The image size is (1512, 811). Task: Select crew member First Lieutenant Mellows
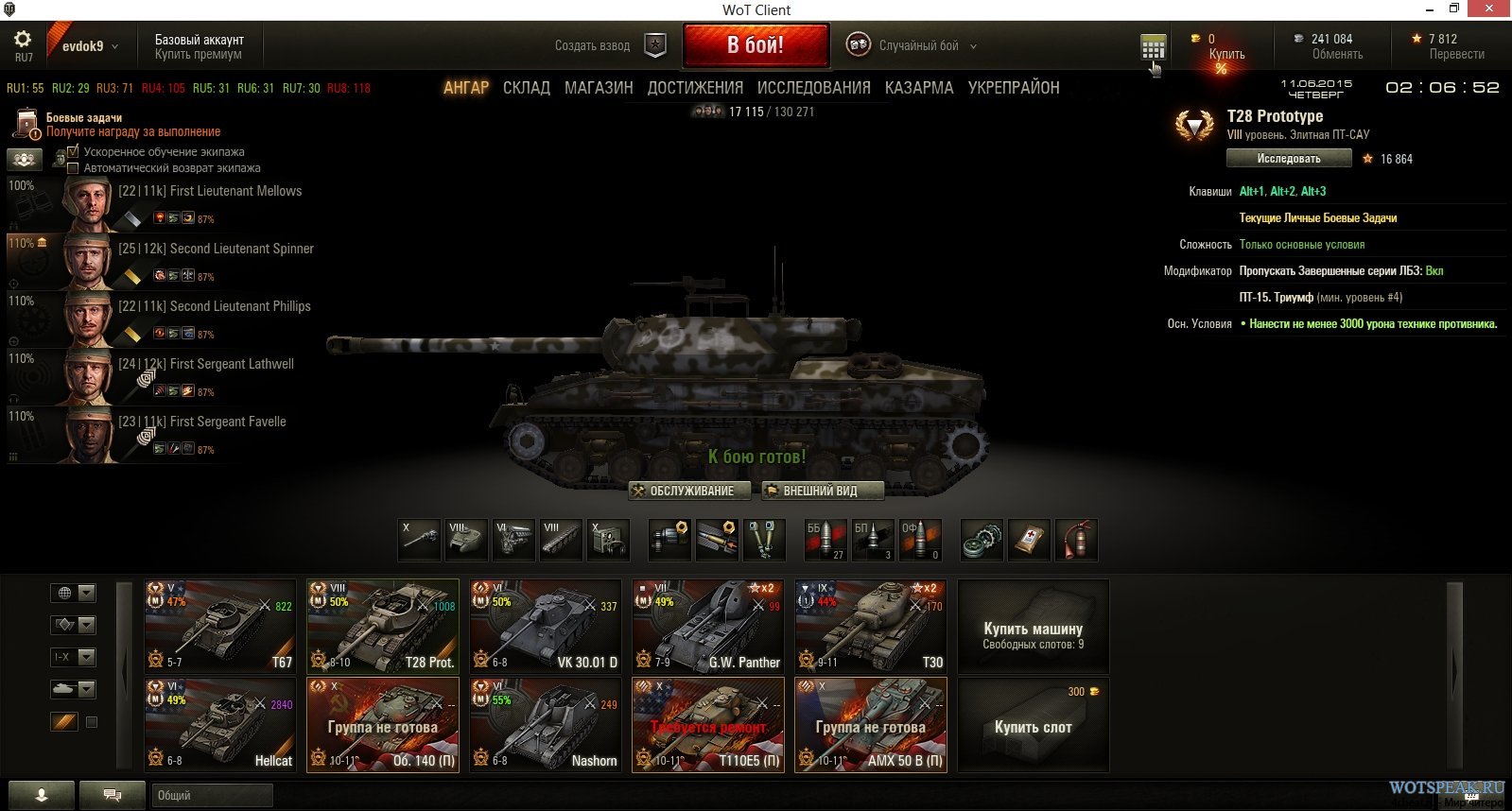tap(209, 191)
